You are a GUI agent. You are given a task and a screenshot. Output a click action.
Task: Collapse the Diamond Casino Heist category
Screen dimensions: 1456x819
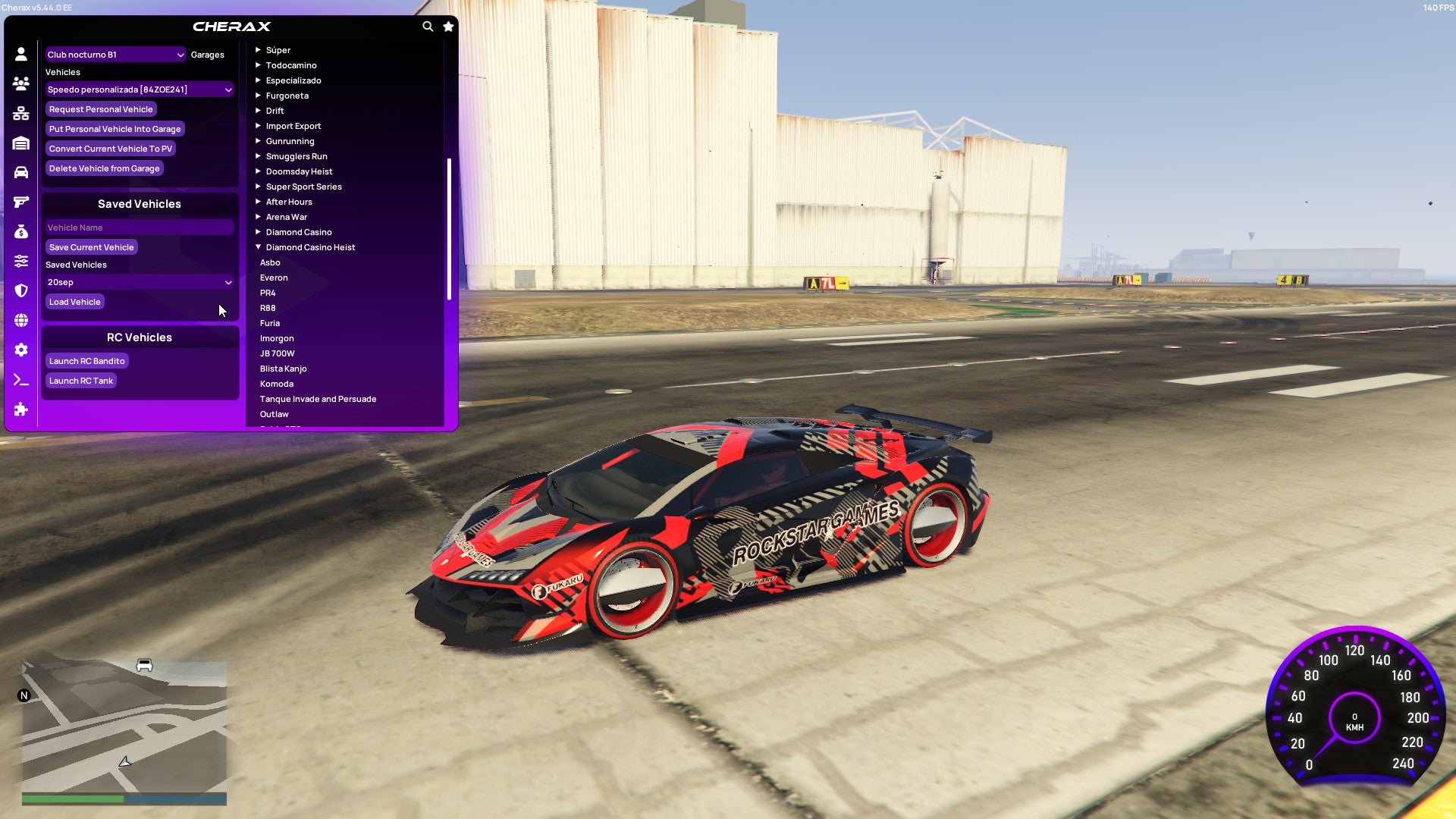click(257, 246)
